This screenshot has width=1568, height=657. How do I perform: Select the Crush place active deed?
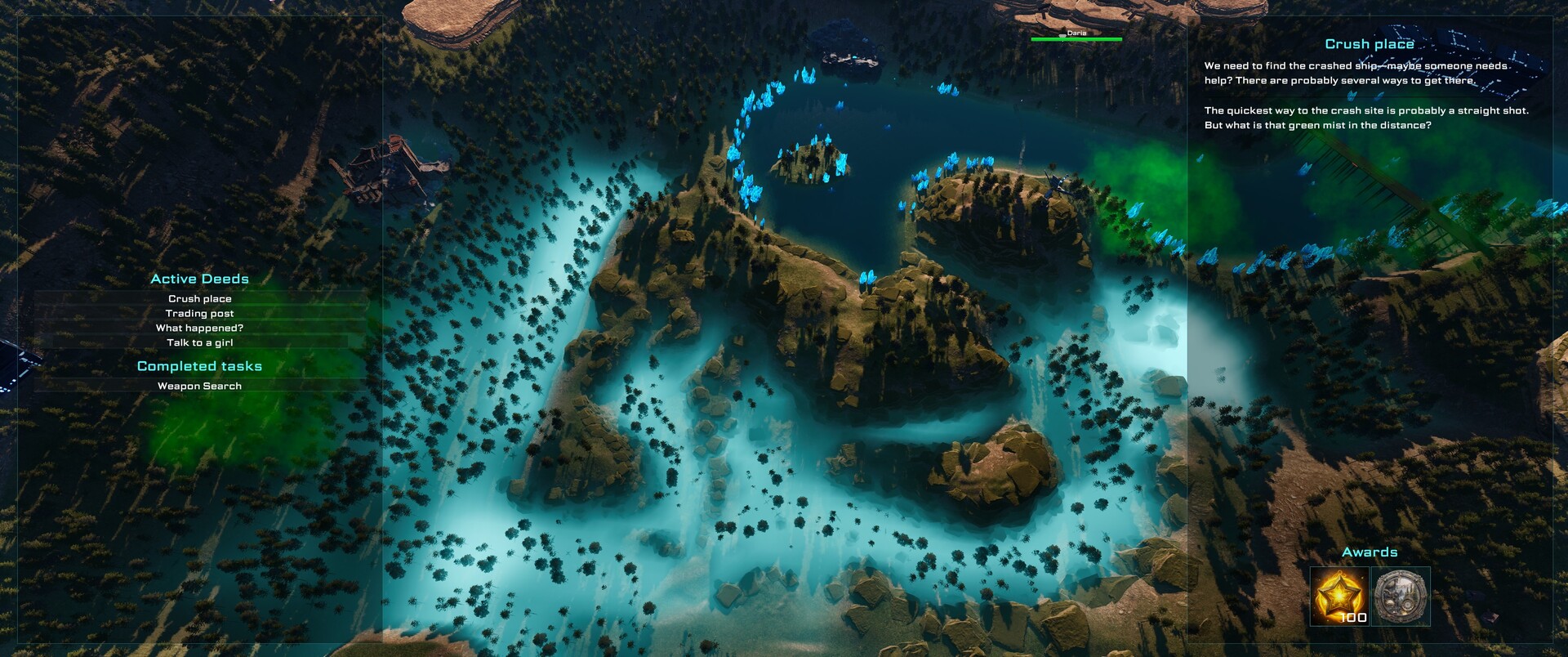(198, 297)
